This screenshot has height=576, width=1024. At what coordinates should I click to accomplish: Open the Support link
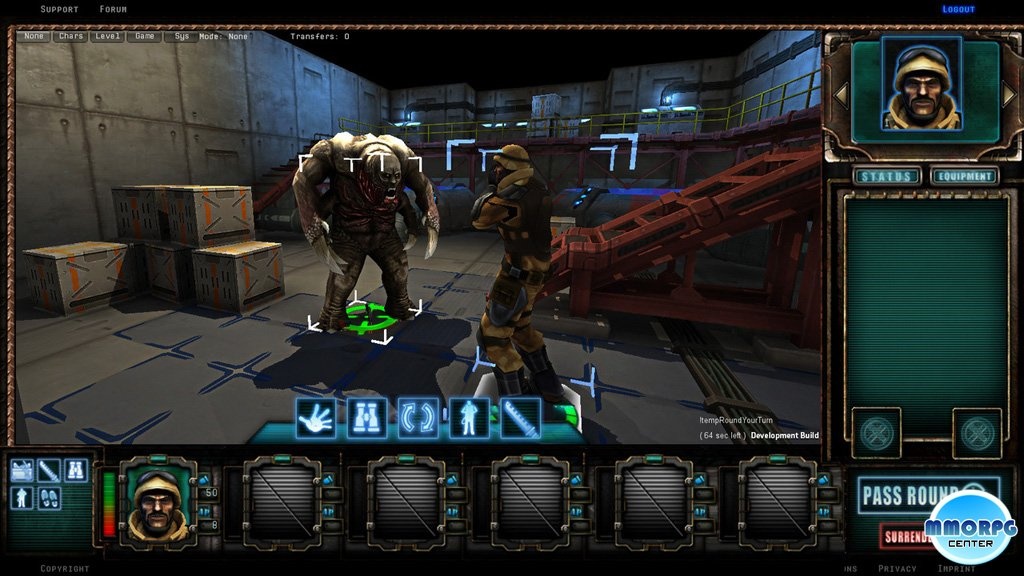(x=59, y=9)
